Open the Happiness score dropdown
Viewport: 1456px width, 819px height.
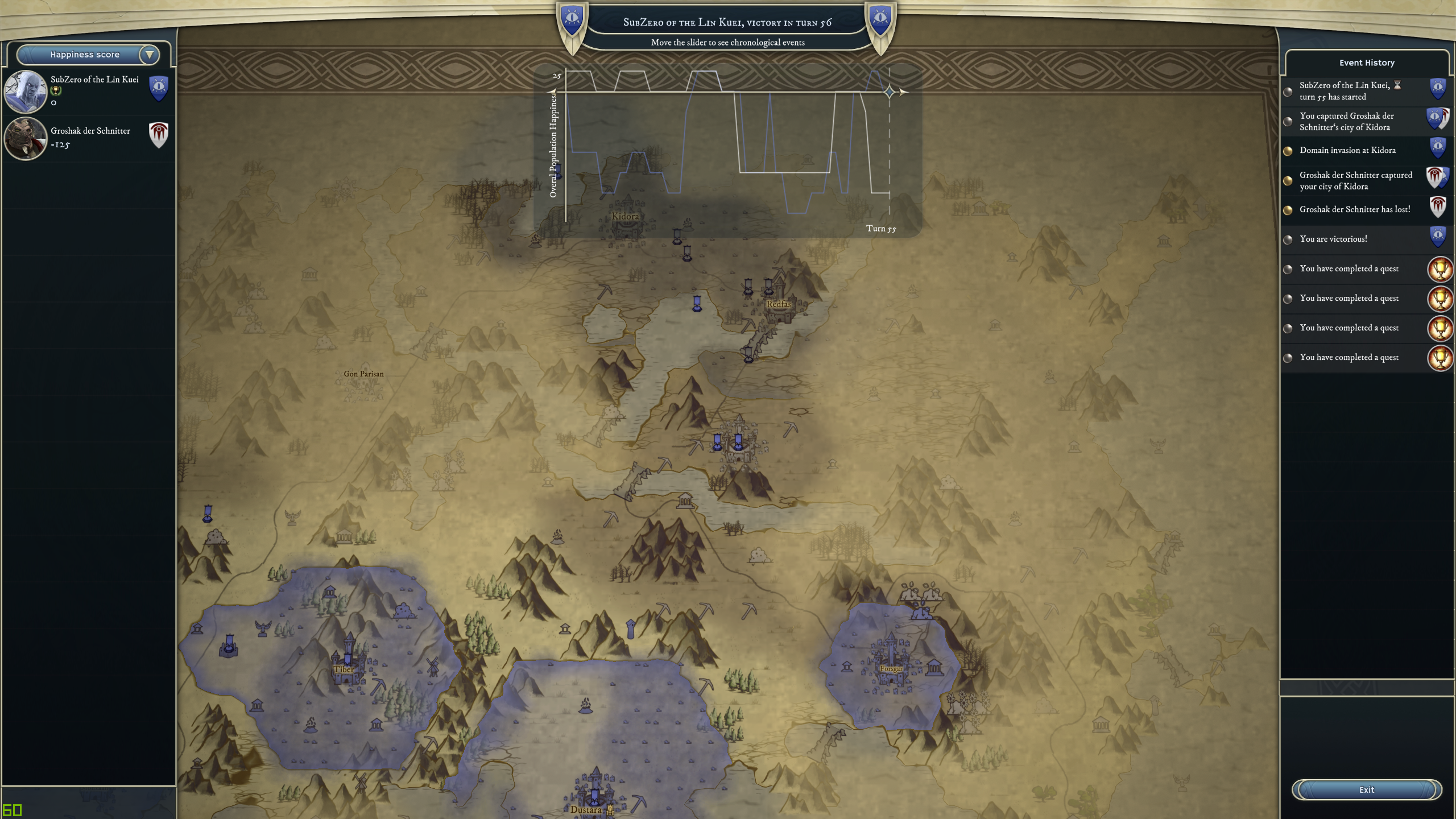click(149, 55)
